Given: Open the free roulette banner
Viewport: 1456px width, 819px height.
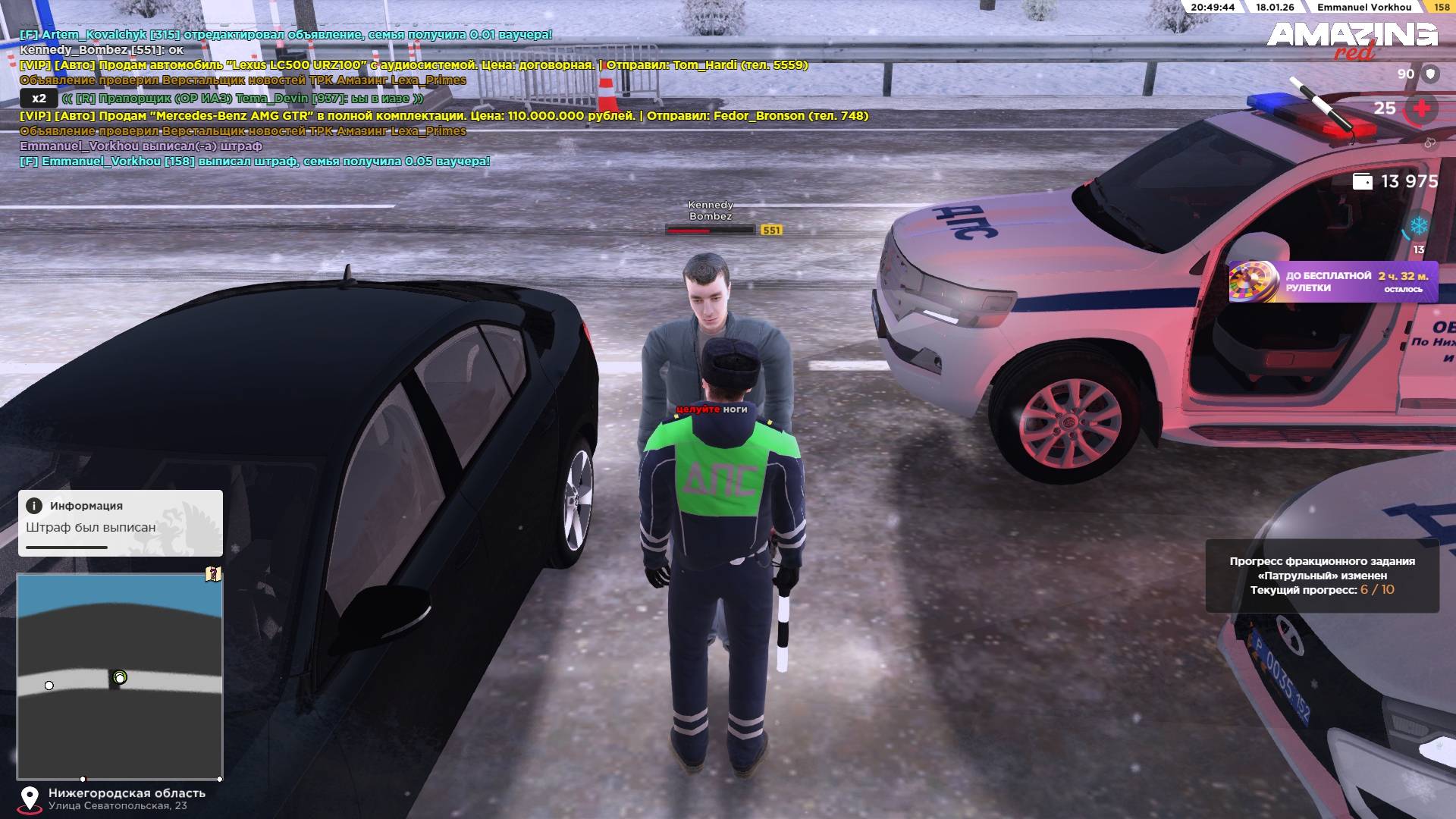Looking at the screenshot, I should (x=1332, y=282).
